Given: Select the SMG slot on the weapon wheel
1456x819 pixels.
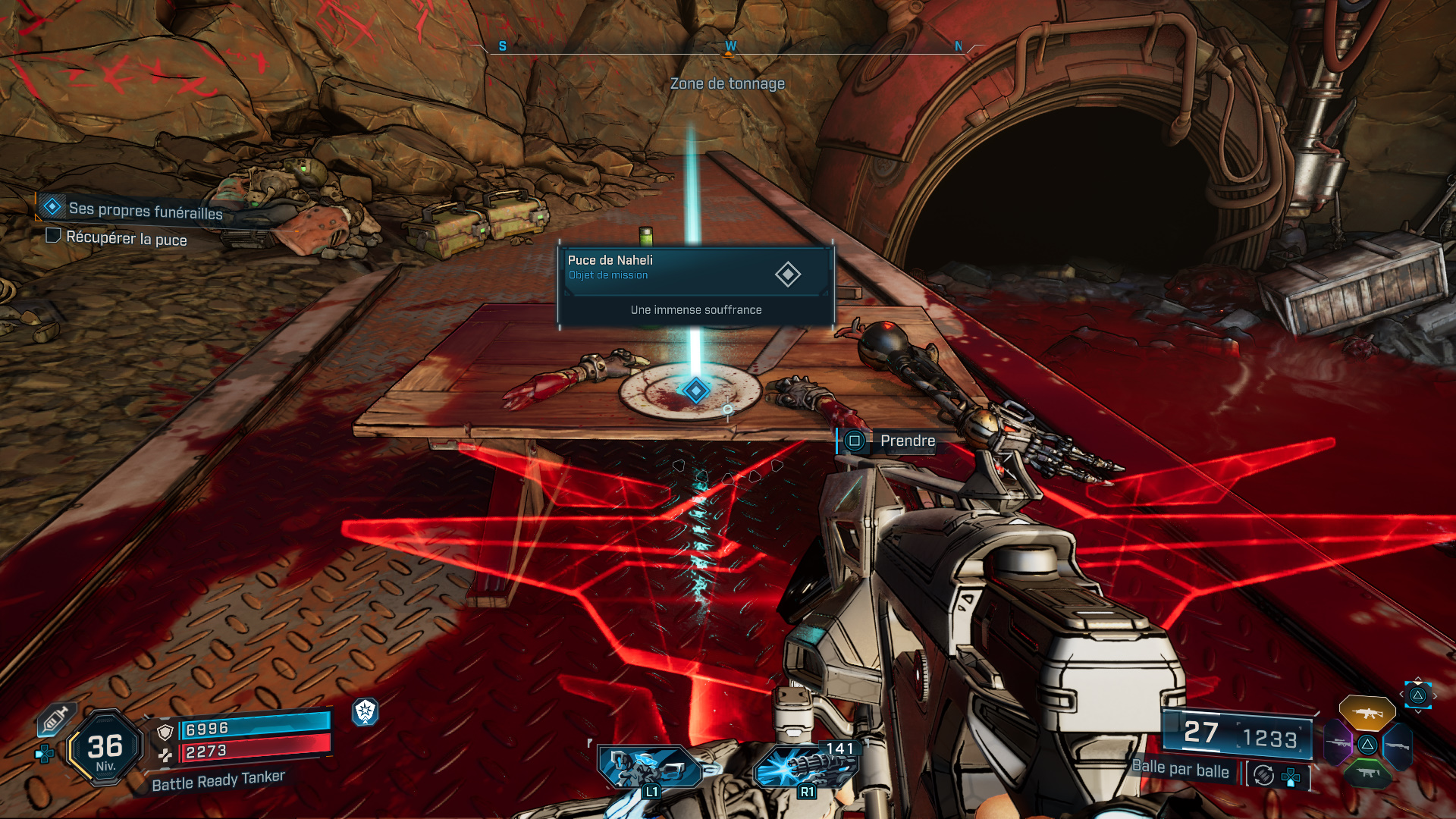Looking at the screenshot, I should [x=1367, y=773].
